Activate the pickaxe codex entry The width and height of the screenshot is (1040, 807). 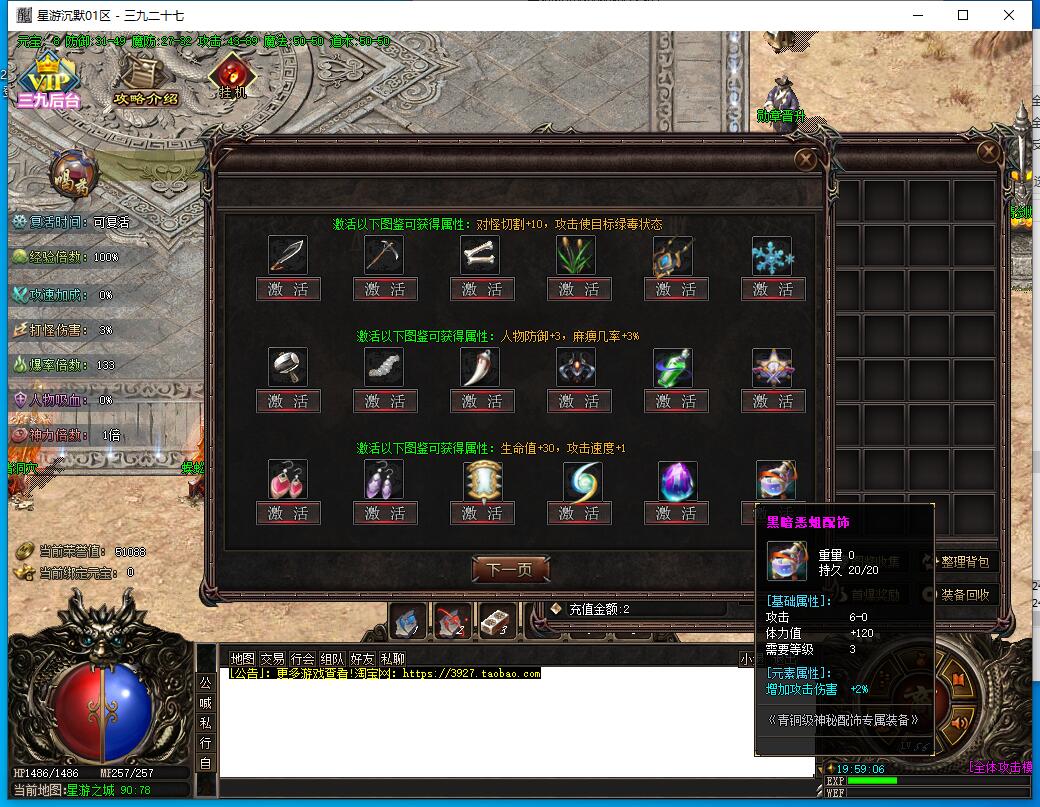click(385, 290)
